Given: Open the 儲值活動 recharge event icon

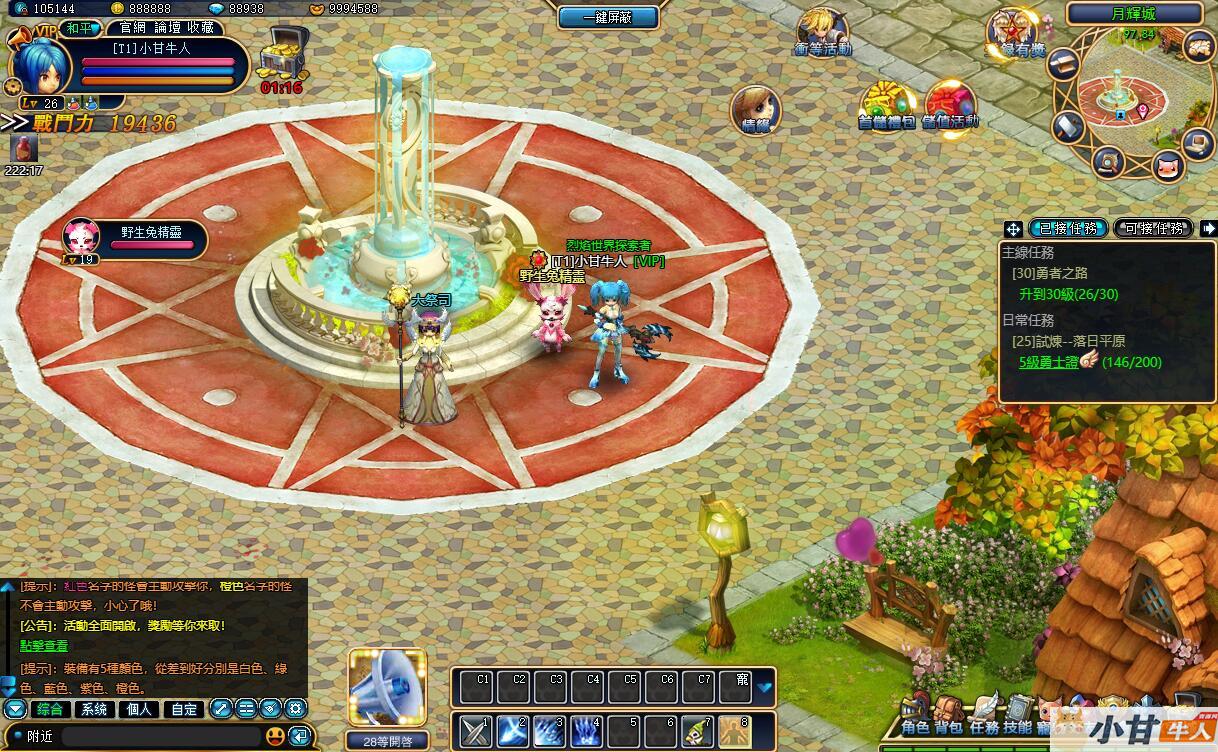Looking at the screenshot, I should (950, 105).
